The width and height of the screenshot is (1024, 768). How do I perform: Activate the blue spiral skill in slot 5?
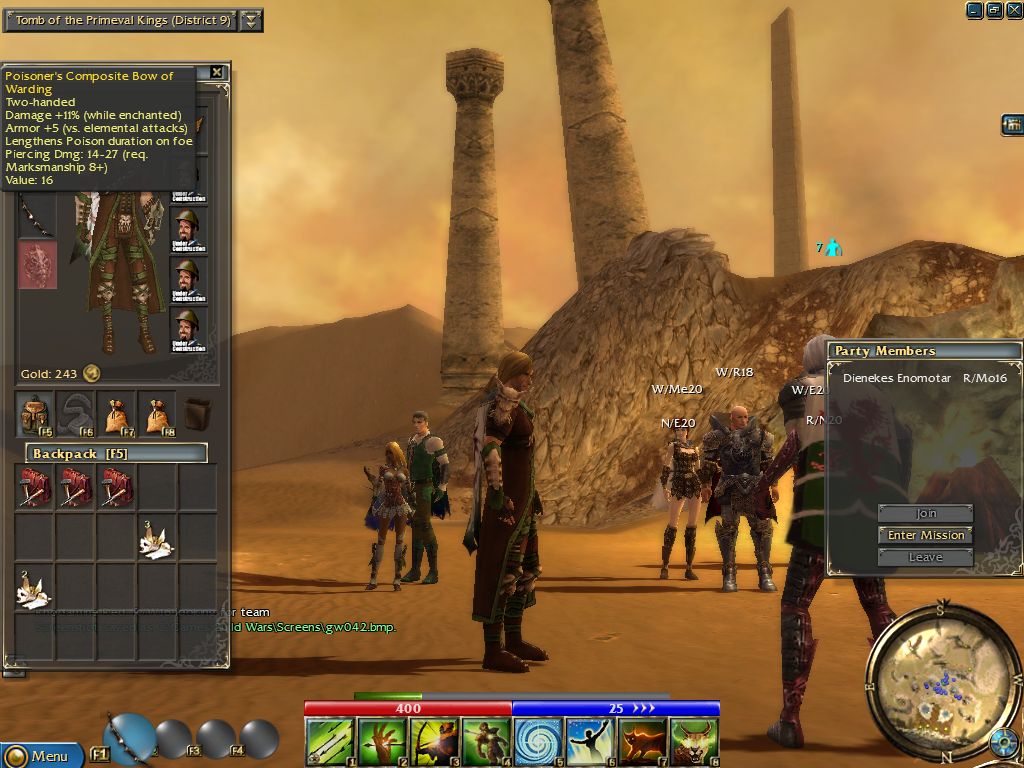point(538,741)
